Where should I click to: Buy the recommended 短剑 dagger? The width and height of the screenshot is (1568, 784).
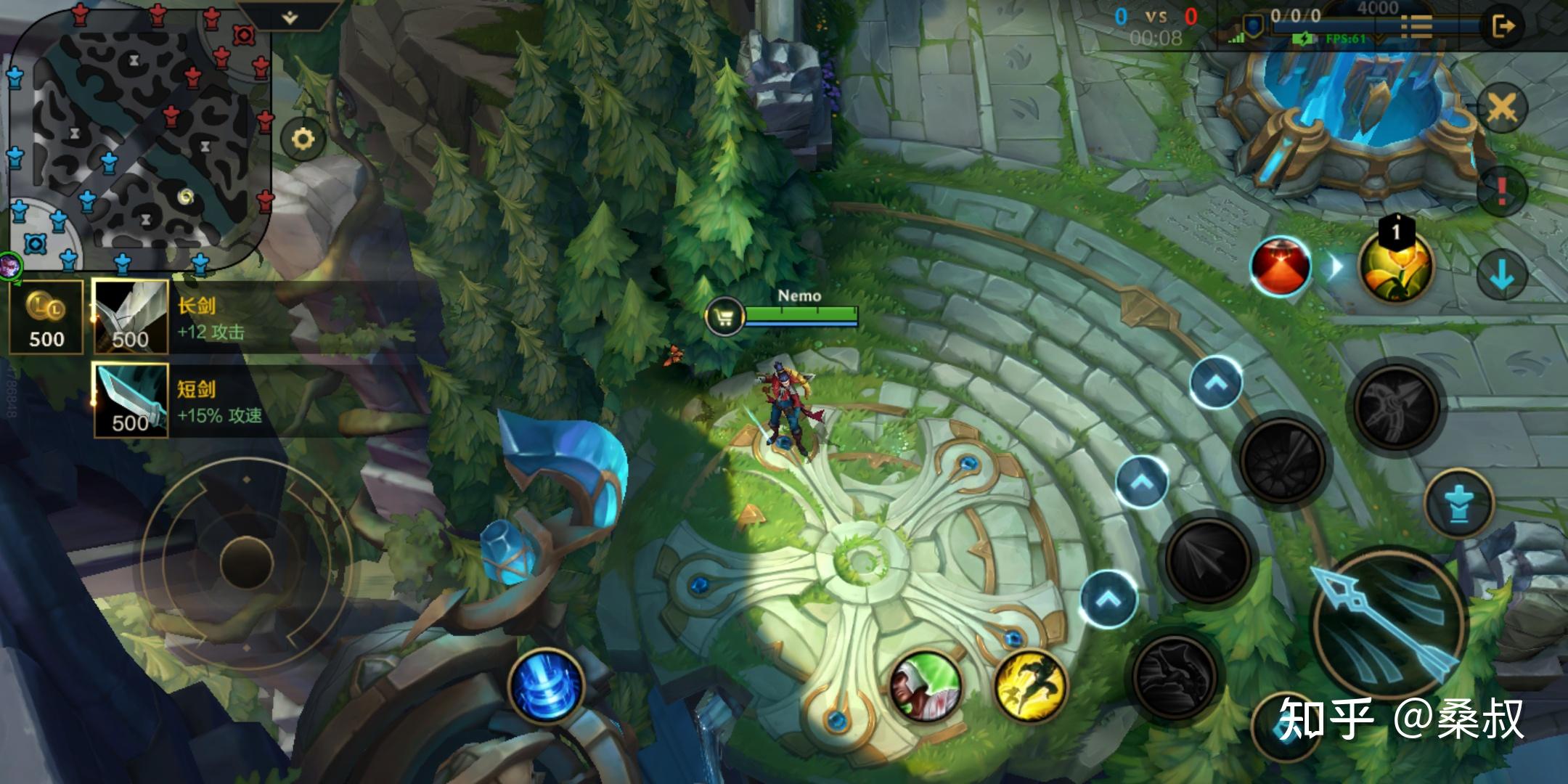pos(131,401)
